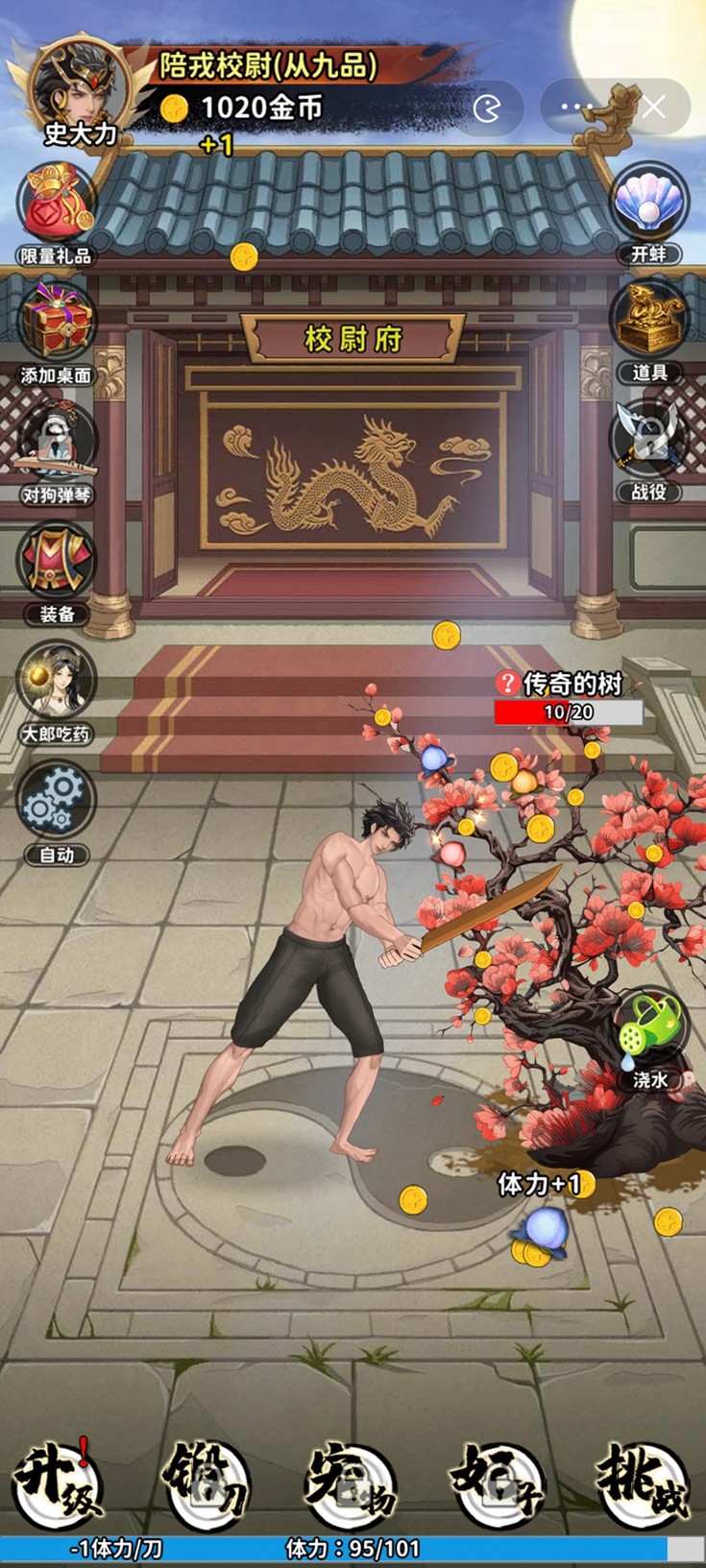The image size is (706, 1568).
Task: Close the mini-program with the X button
Action: [653, 108]
